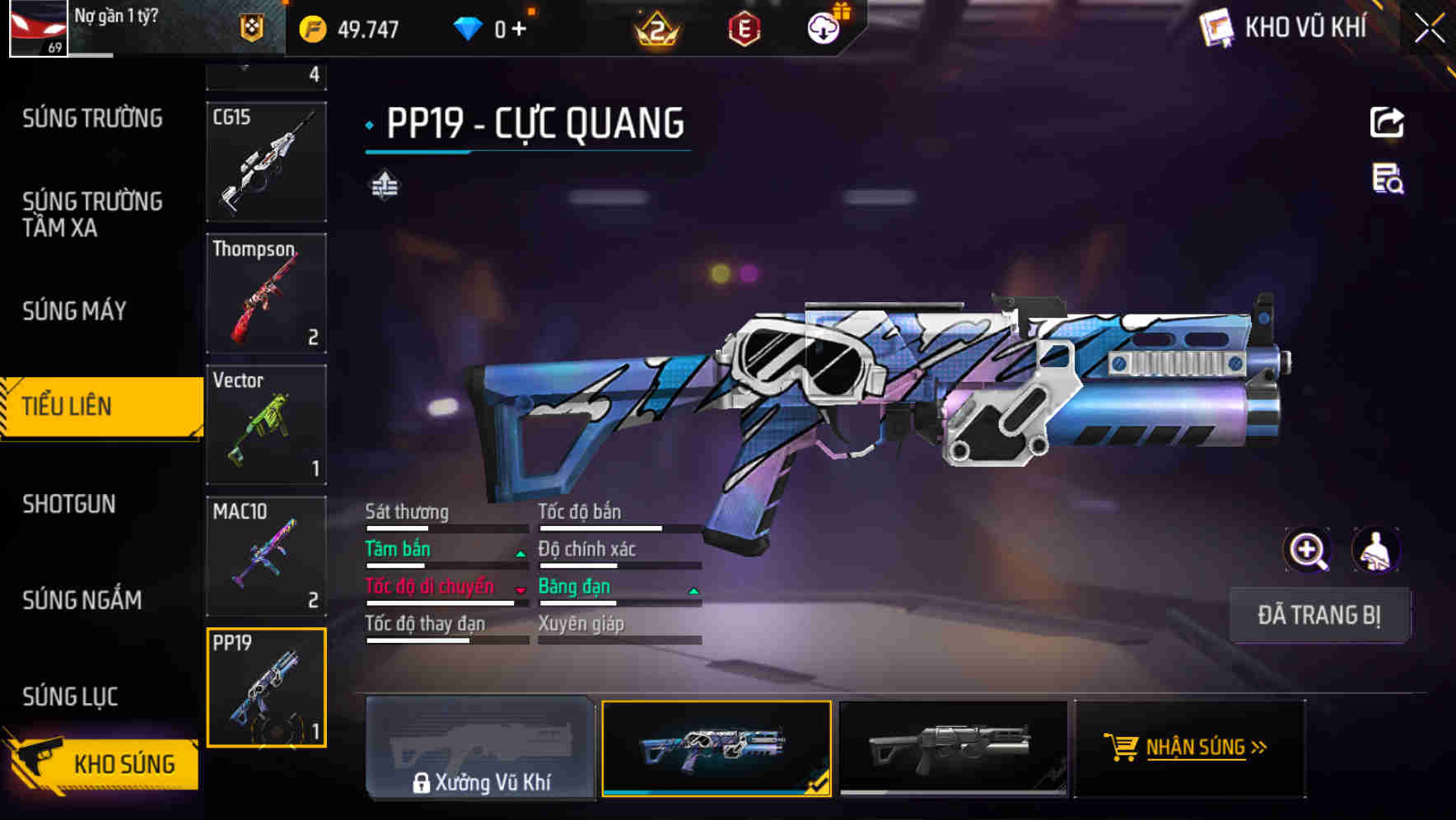The height and width of the screenshot is (820, 1456).
Task: Switch to the SHOTGUN category tab
Action: click(68, 503)
